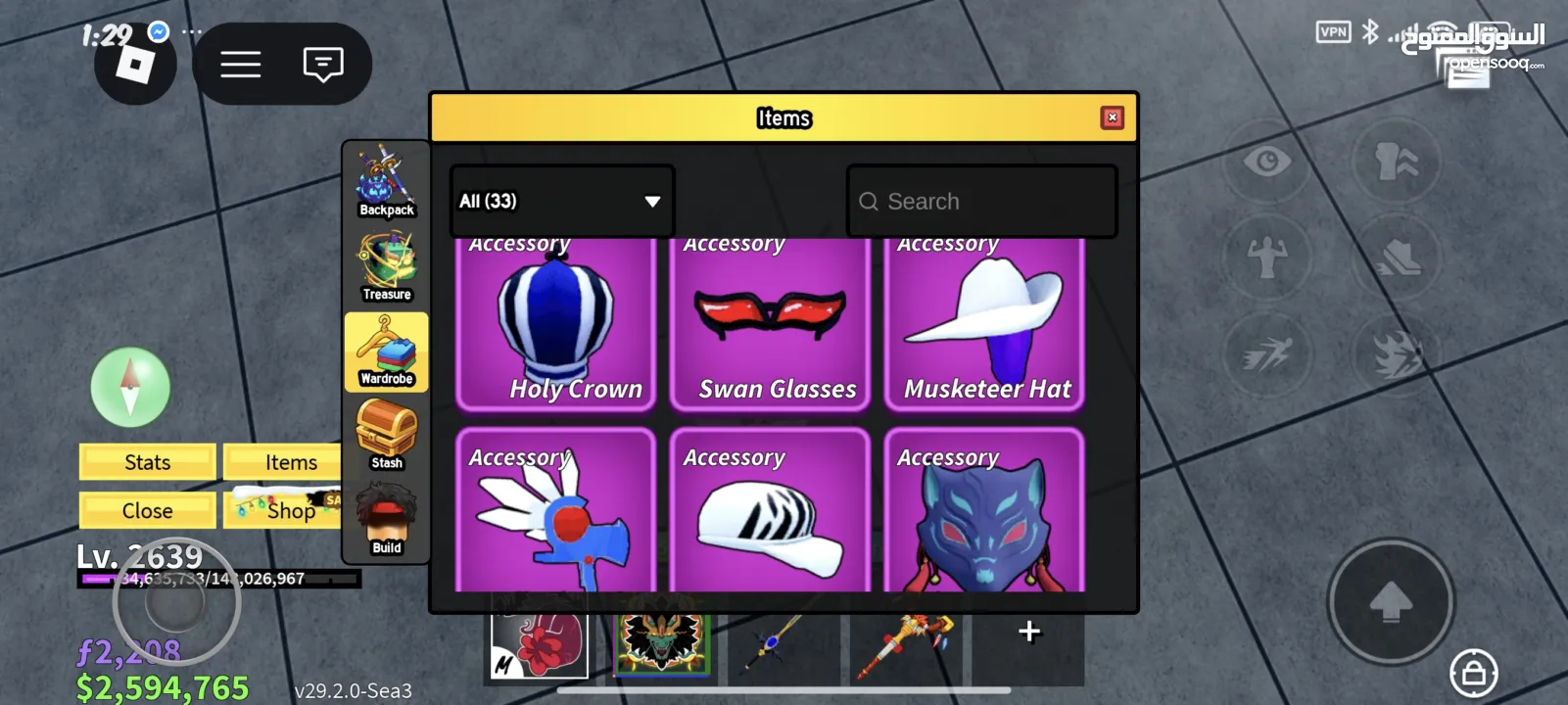Open the Stats panel
The image size is (1568, 705).
(147, 462)
